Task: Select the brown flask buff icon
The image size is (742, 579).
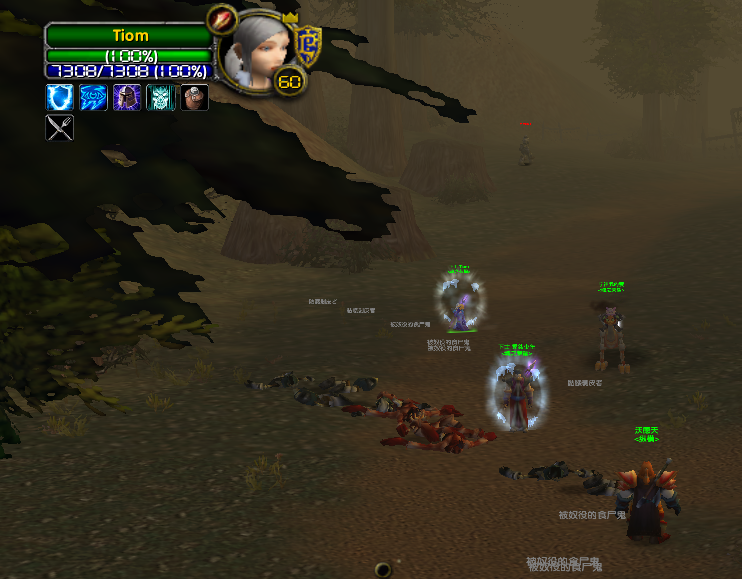Action: point(195,97)
